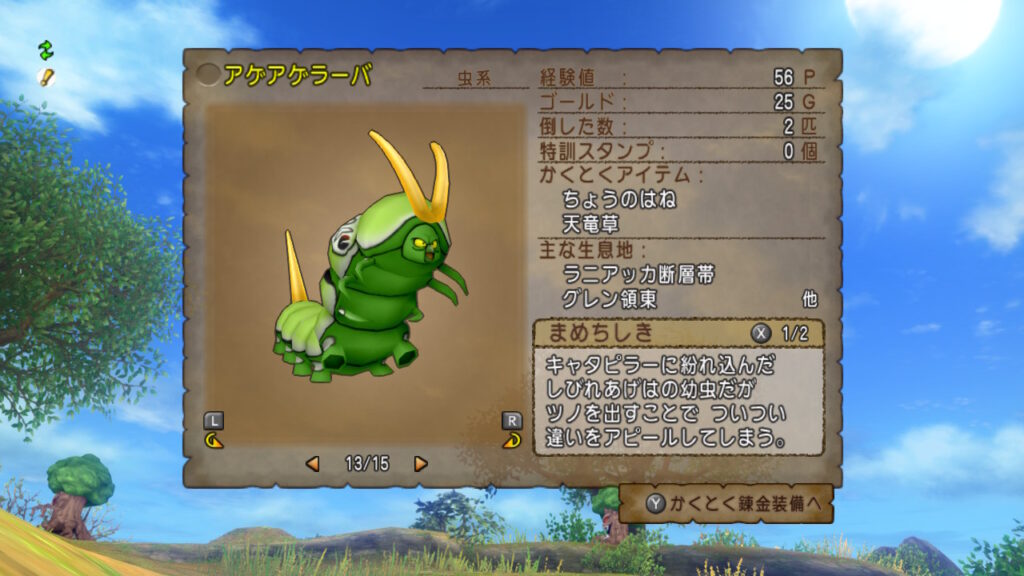Viewport: 1024px width, 576px height.
Task: Select ラニアッカ断層帯 habitat entry
Action: click(x=639, y=274)
